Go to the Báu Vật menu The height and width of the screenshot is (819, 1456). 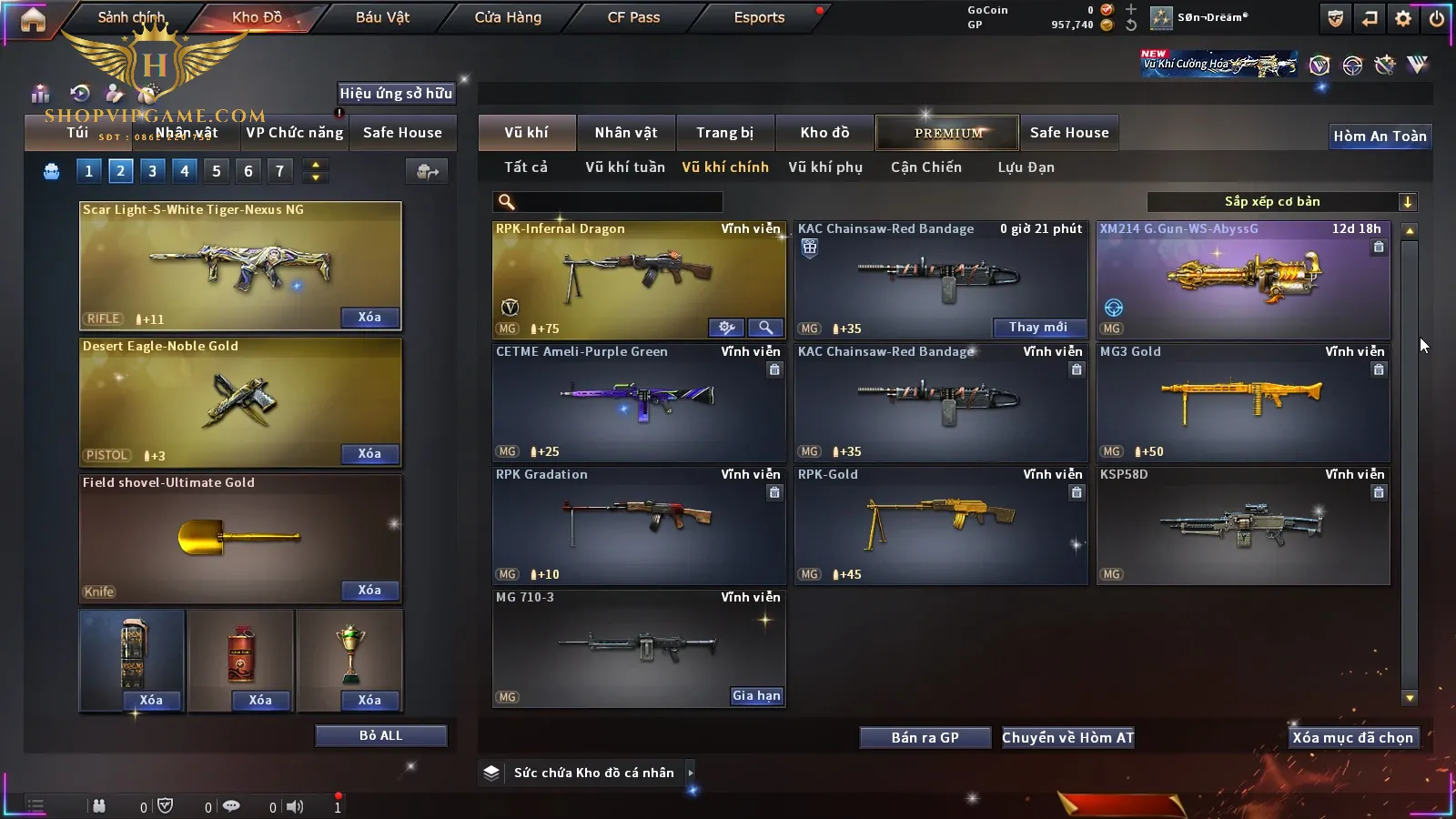pyautogui.click(x=382, y=17)
